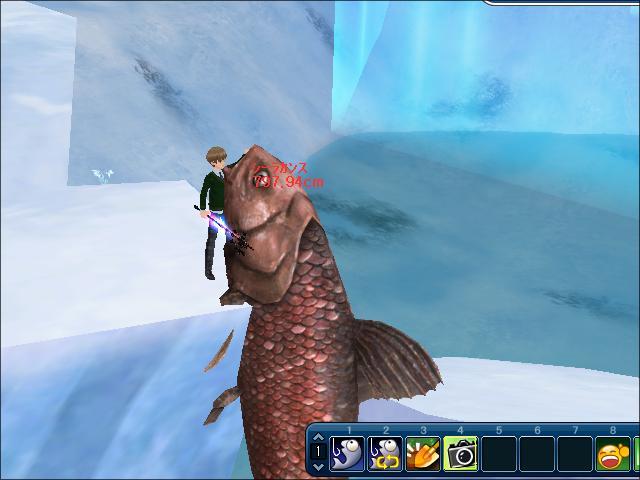Switch hotbar page with the down arrow
The image size is (640, 480).
(x=318, y=466)
